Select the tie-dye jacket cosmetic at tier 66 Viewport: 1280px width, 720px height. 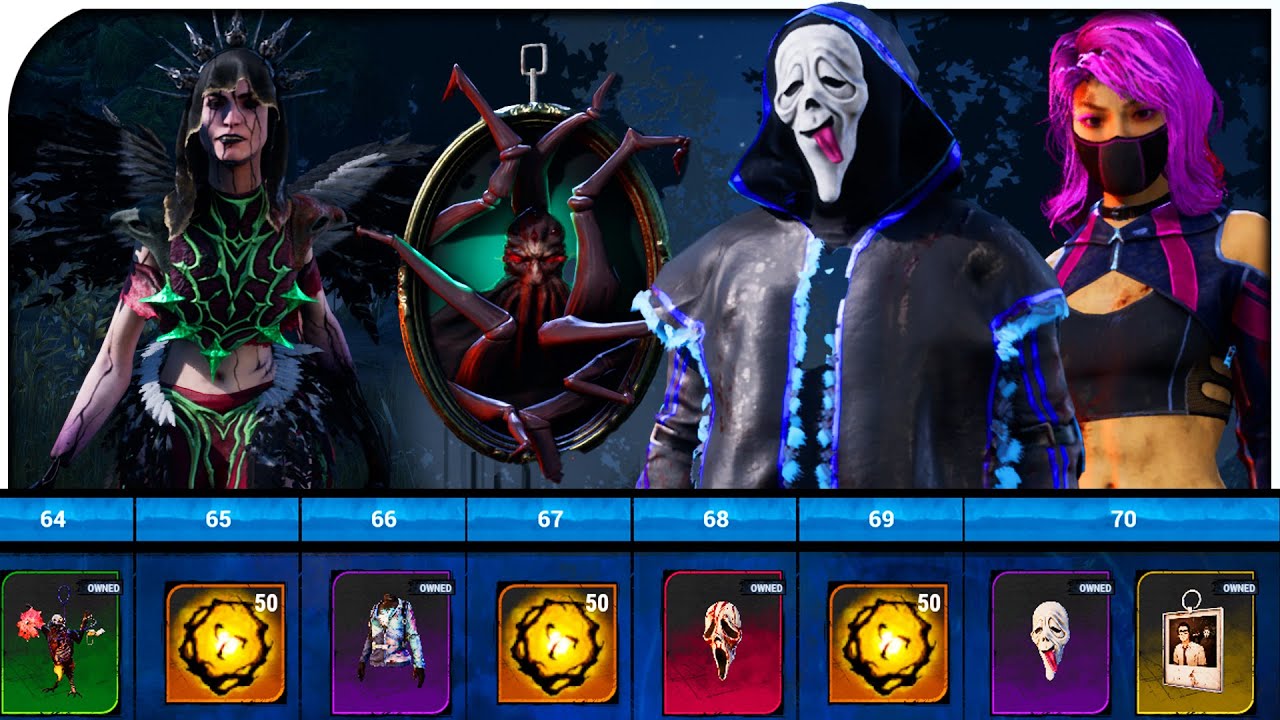(395, 645)
